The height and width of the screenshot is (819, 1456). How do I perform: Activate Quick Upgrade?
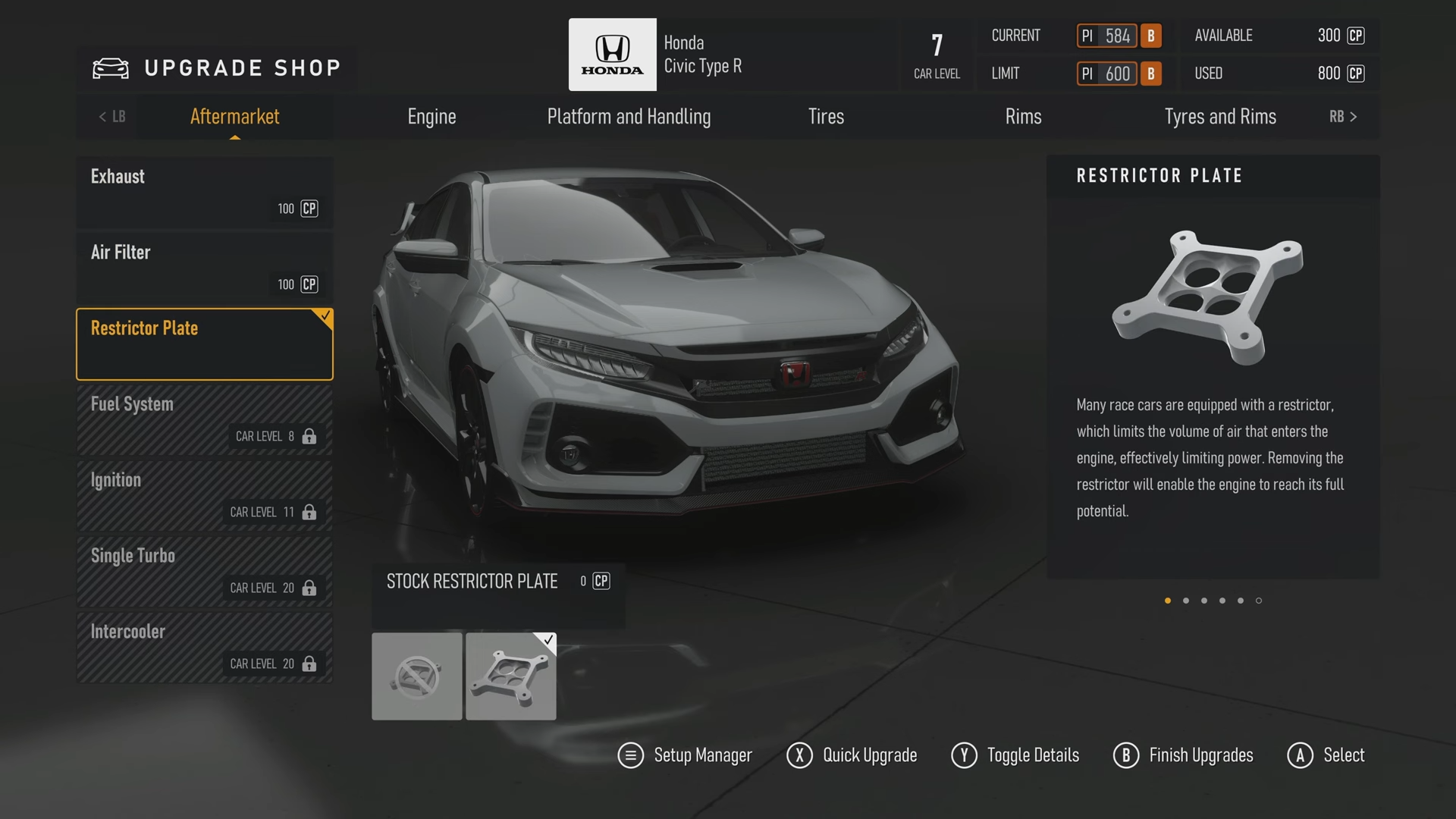click(x=852, y=755)
